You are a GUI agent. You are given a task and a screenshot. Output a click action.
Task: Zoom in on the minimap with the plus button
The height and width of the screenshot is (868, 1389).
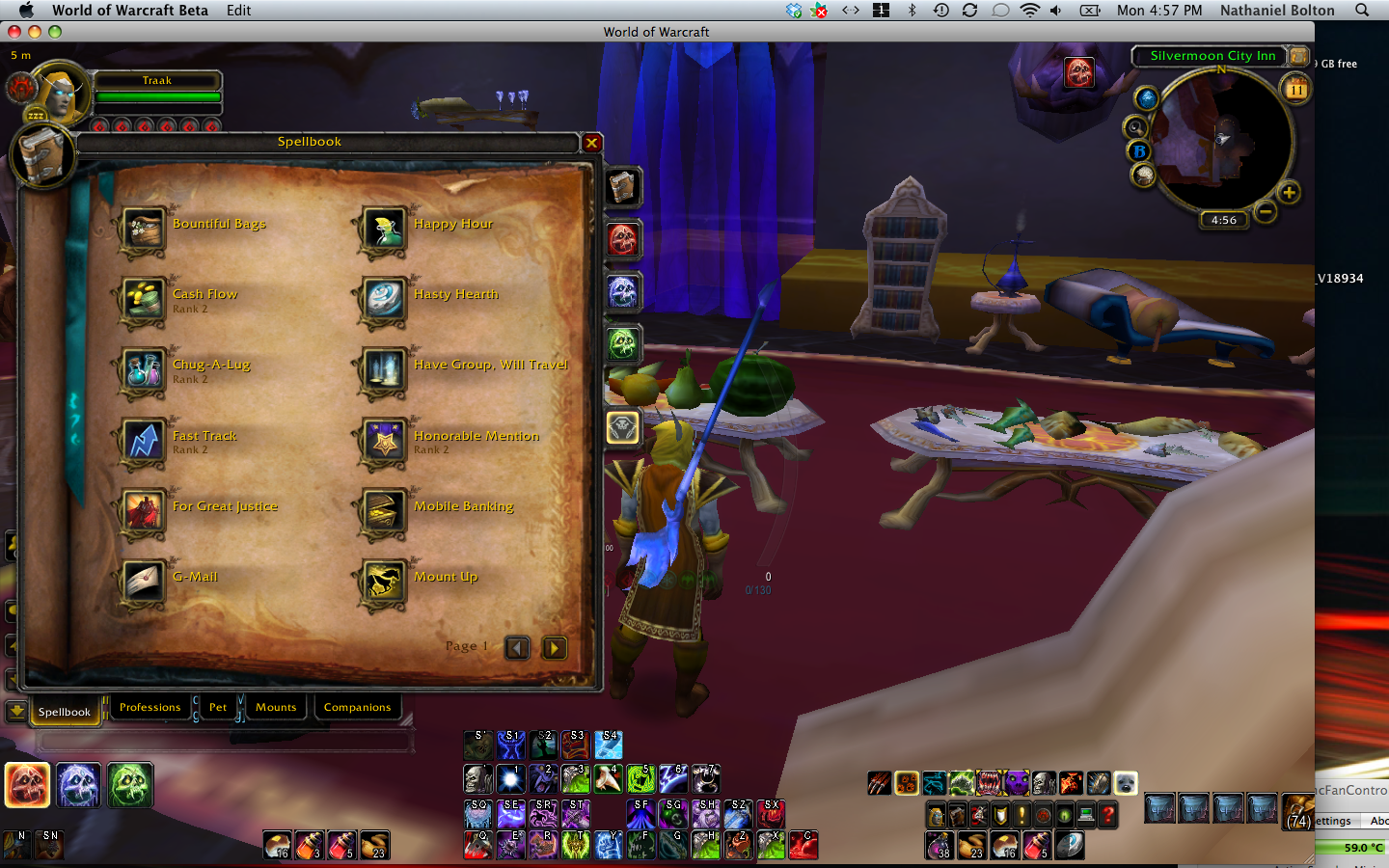point(1290,192)
